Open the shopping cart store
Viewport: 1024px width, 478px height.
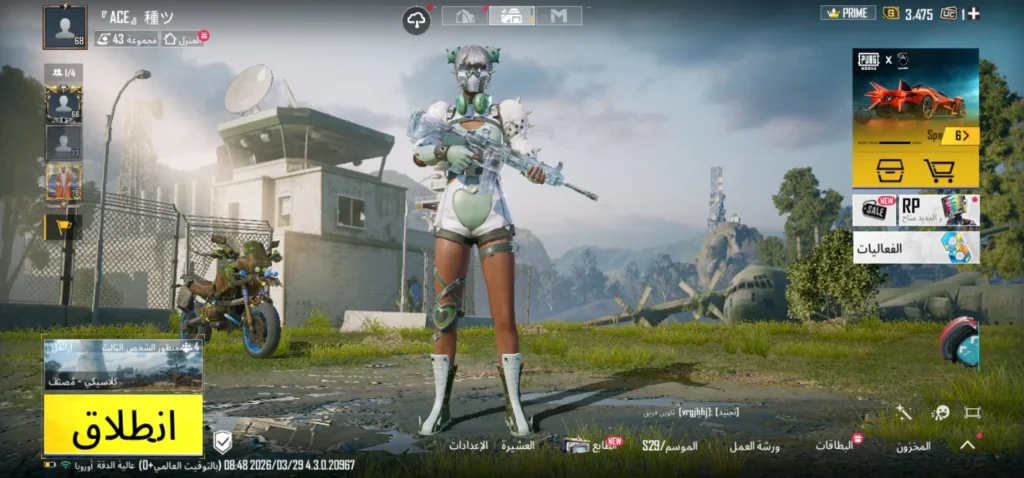tap(940, 170)
